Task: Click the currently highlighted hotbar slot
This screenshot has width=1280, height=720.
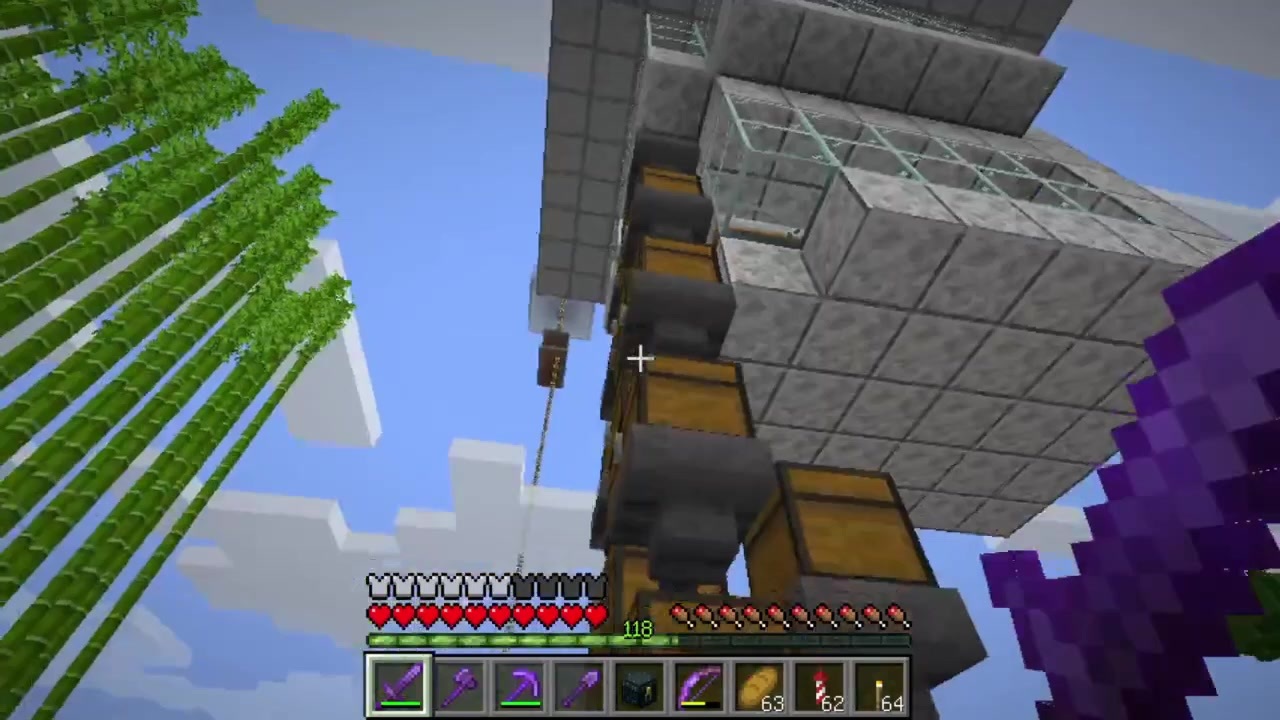Action: pos(398,683)
